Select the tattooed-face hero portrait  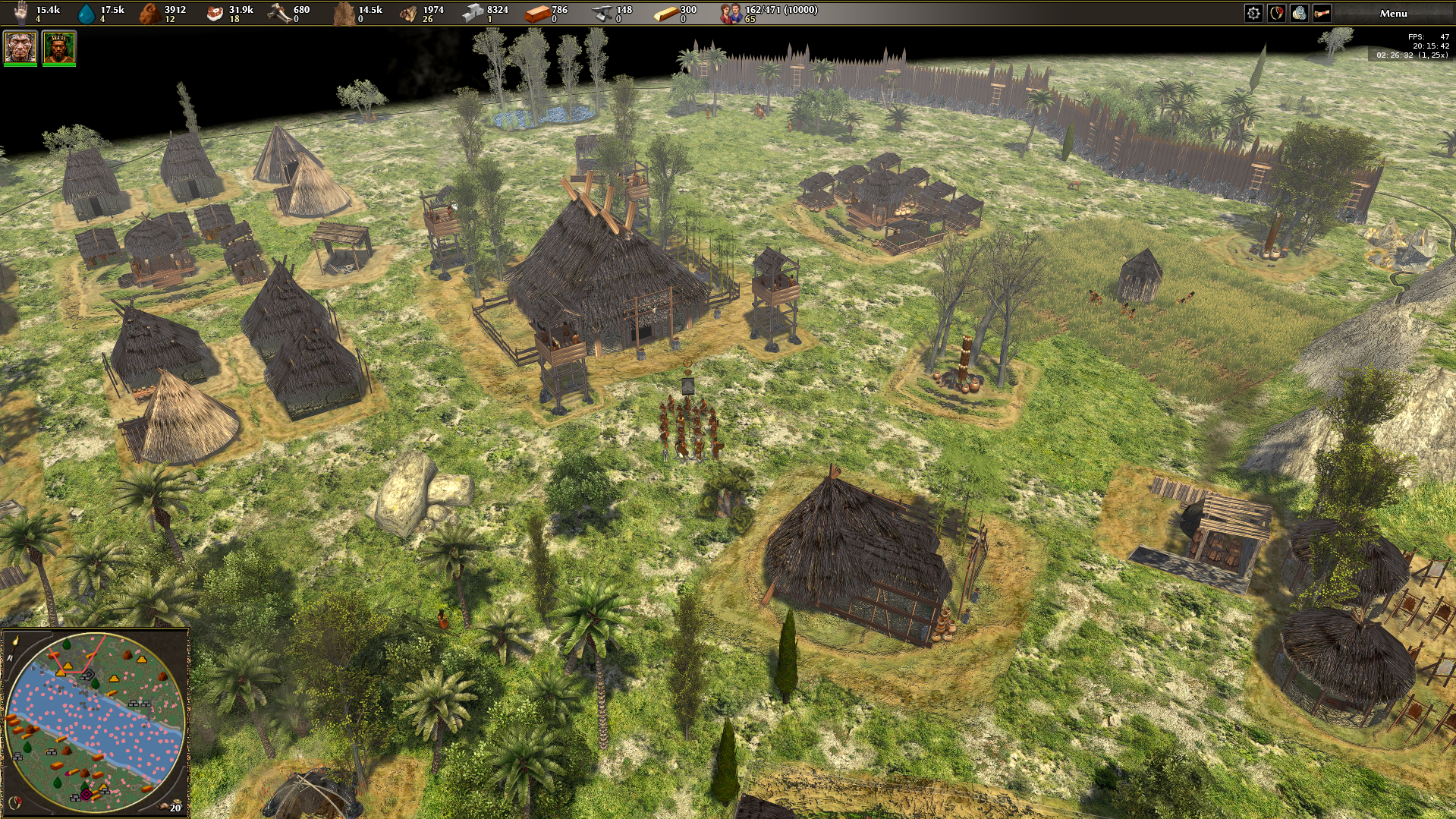click(20, 47)
